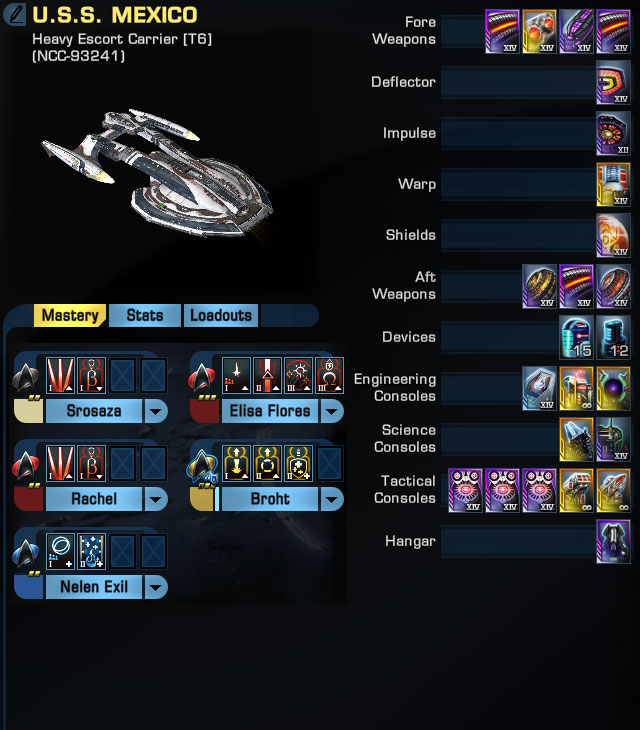Select the Mastery tab
This screenshot has width=640, height=730.
[x=70, y=316]
